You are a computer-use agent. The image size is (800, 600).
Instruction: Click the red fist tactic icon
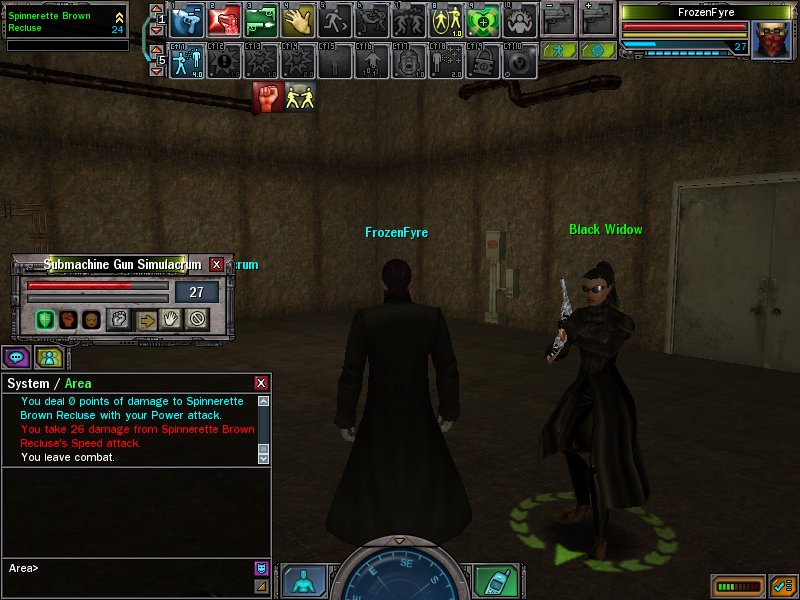coord(268,97)
